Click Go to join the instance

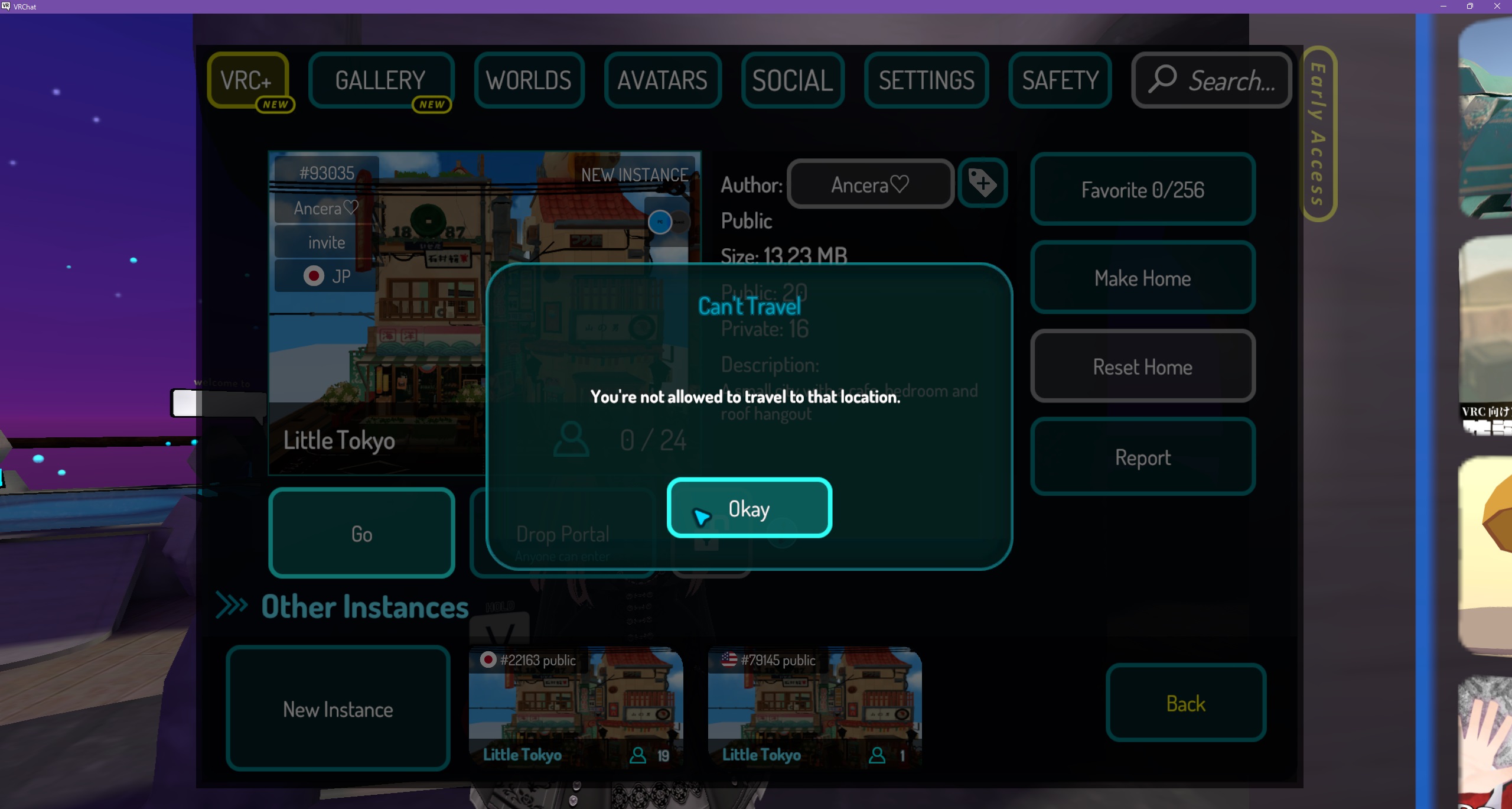pos(361,533)
